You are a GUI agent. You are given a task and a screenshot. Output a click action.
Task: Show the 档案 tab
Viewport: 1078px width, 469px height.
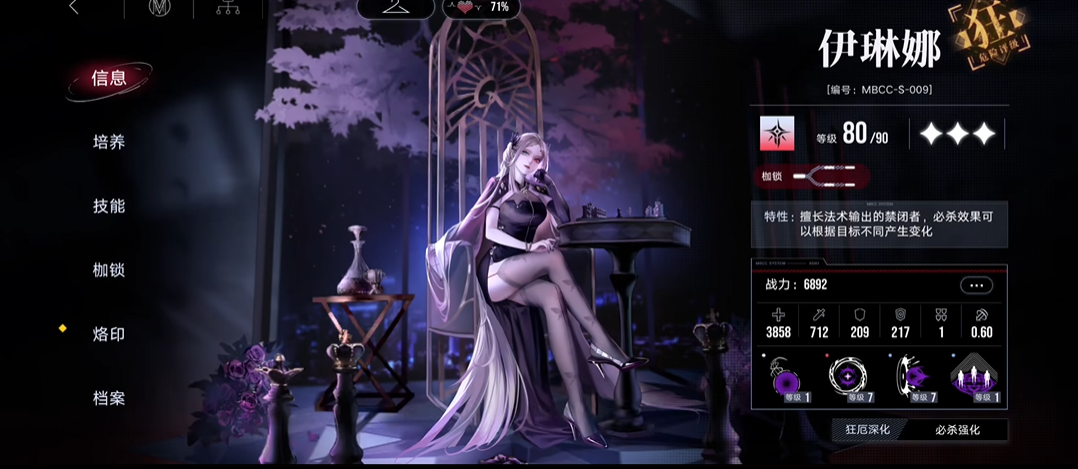pyautogui.click(x=109, y=398)
